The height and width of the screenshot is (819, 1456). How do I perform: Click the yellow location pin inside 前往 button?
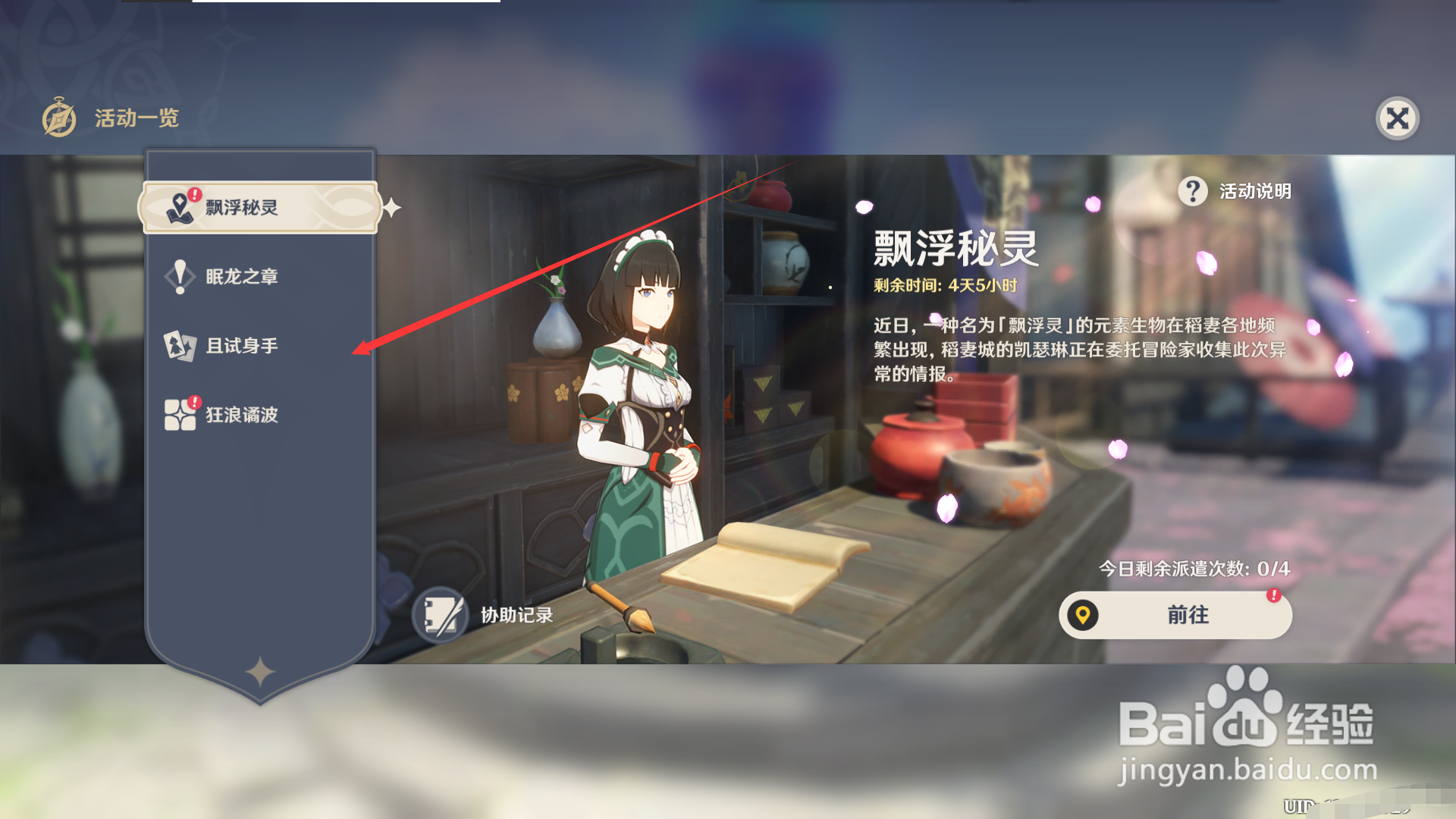click(x=1084, y=615)
